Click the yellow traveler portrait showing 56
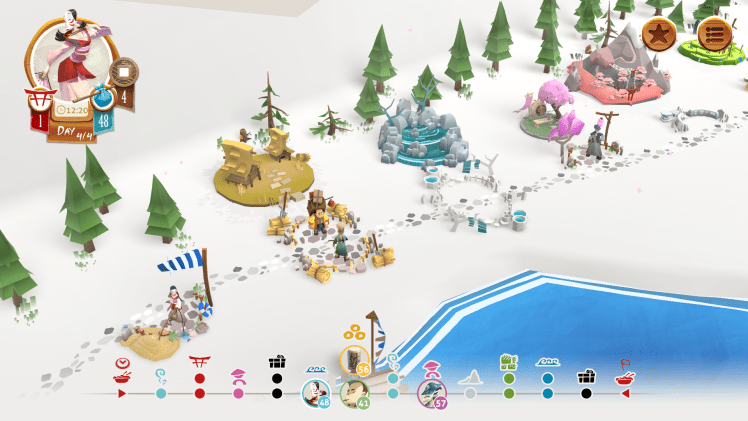The height and width of the screenshot is (421, 748). click(x=354, y=360)
